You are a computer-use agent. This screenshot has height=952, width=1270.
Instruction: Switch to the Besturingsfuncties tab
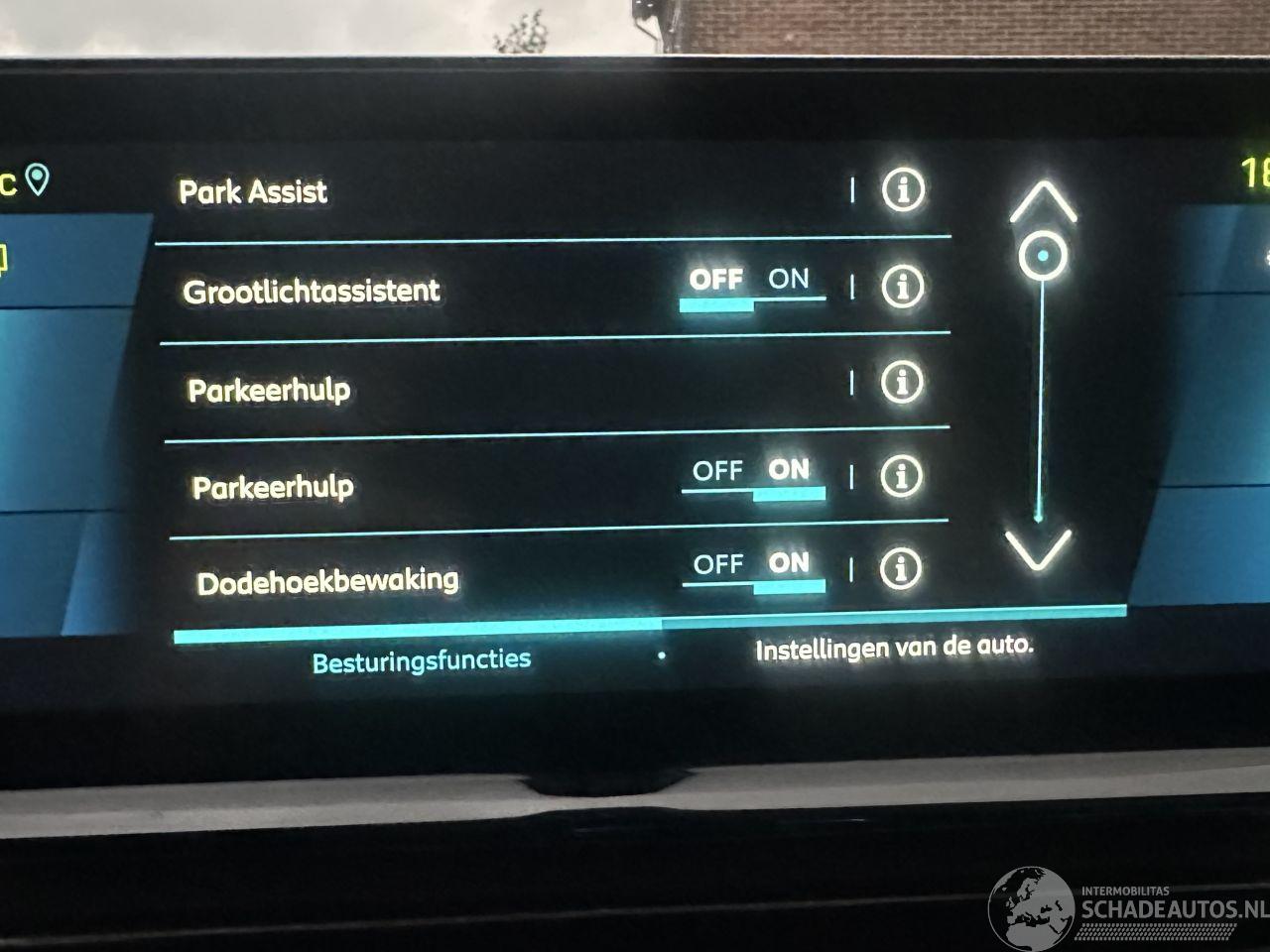422,660
